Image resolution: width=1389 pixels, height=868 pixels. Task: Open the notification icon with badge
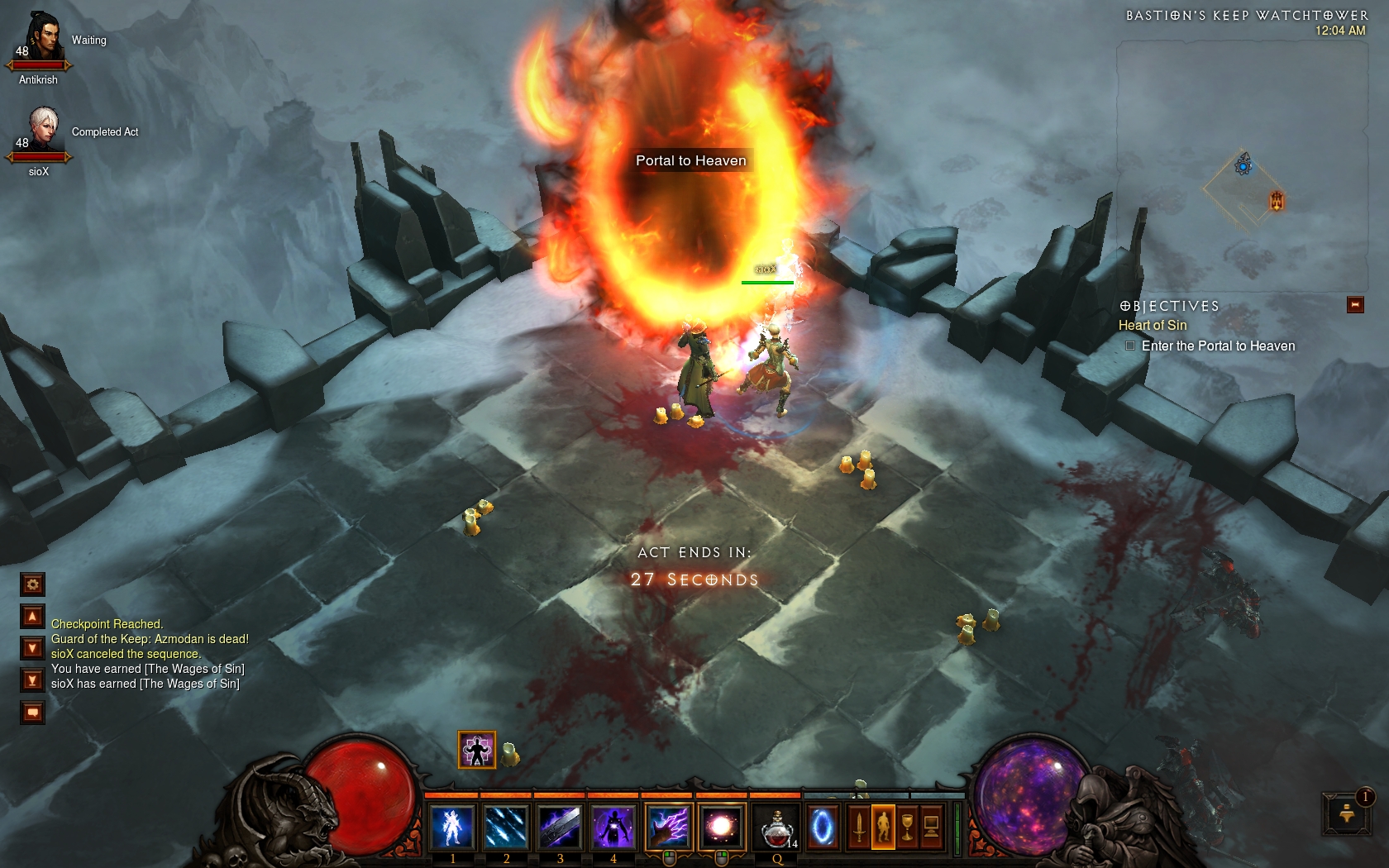pyautogui.click(x=1346, y=813)
